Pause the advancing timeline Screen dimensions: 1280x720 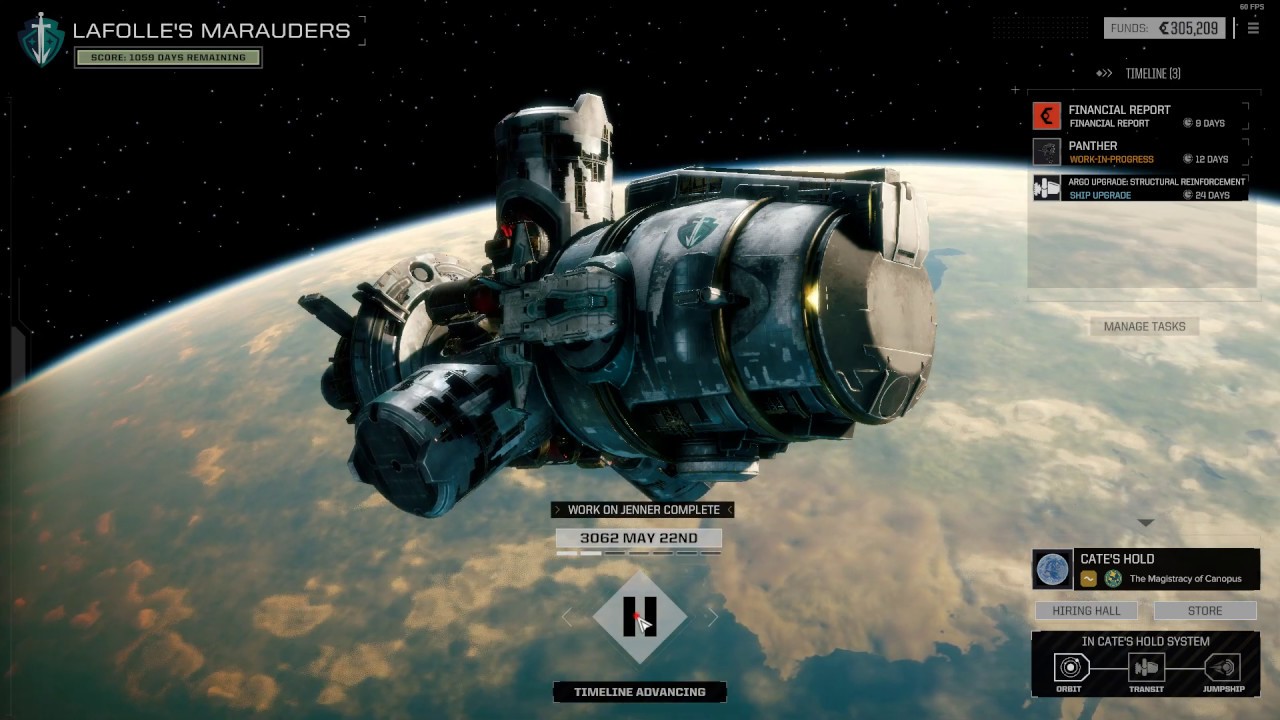640,617
